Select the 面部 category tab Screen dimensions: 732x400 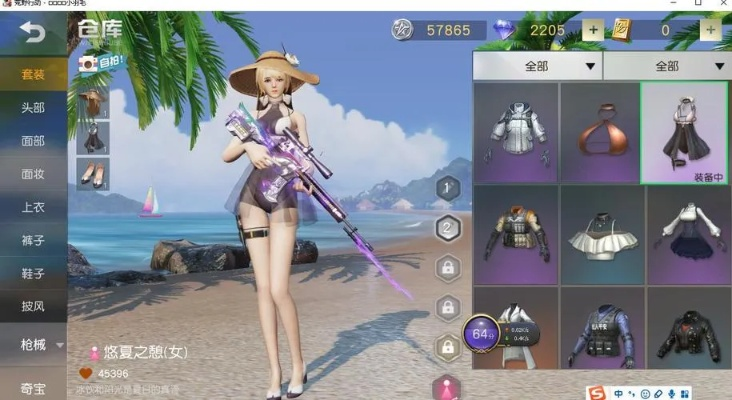(32, 141)
